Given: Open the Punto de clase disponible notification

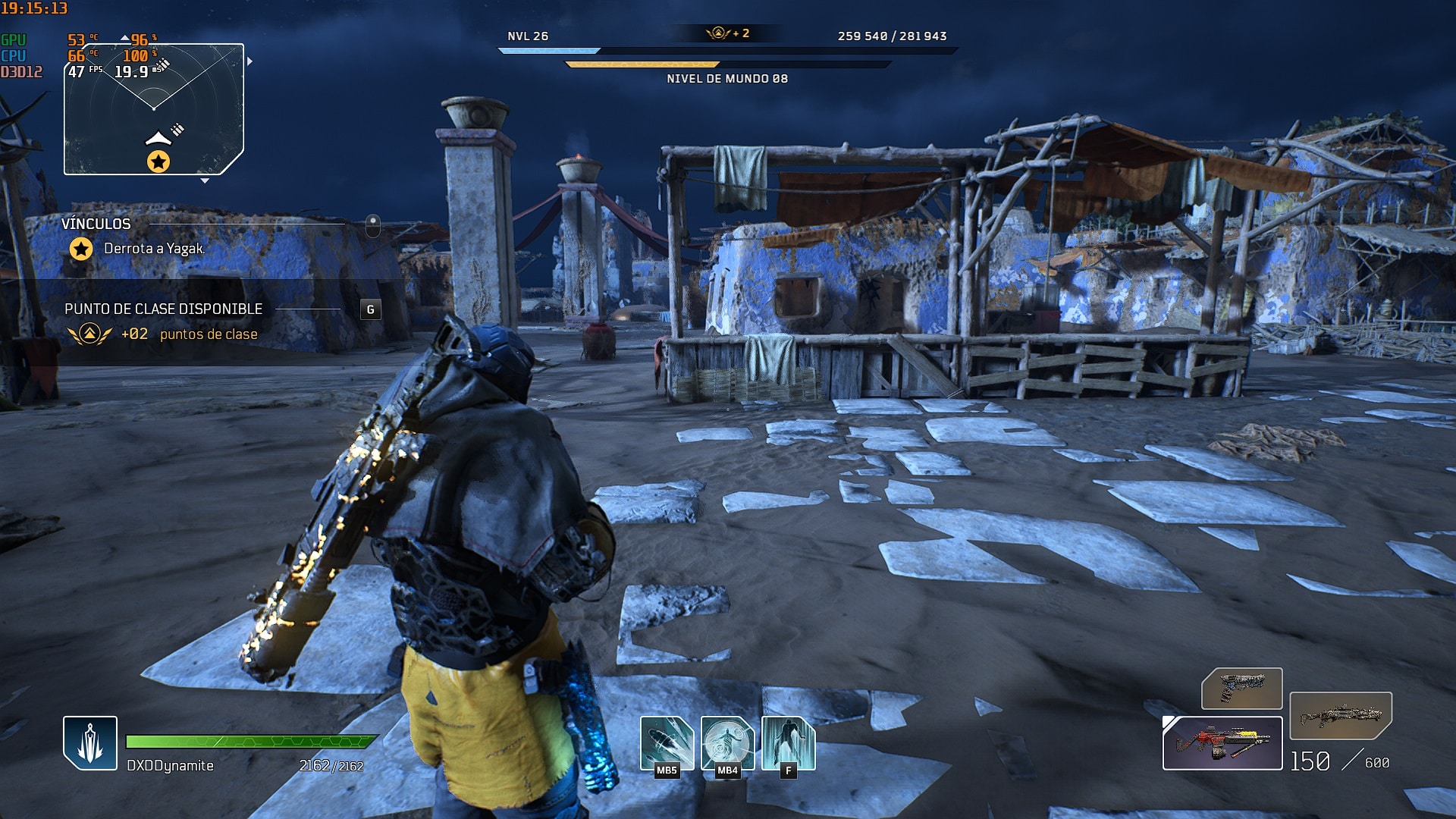Looking at the screenshot, I should (x=163, y=309).
